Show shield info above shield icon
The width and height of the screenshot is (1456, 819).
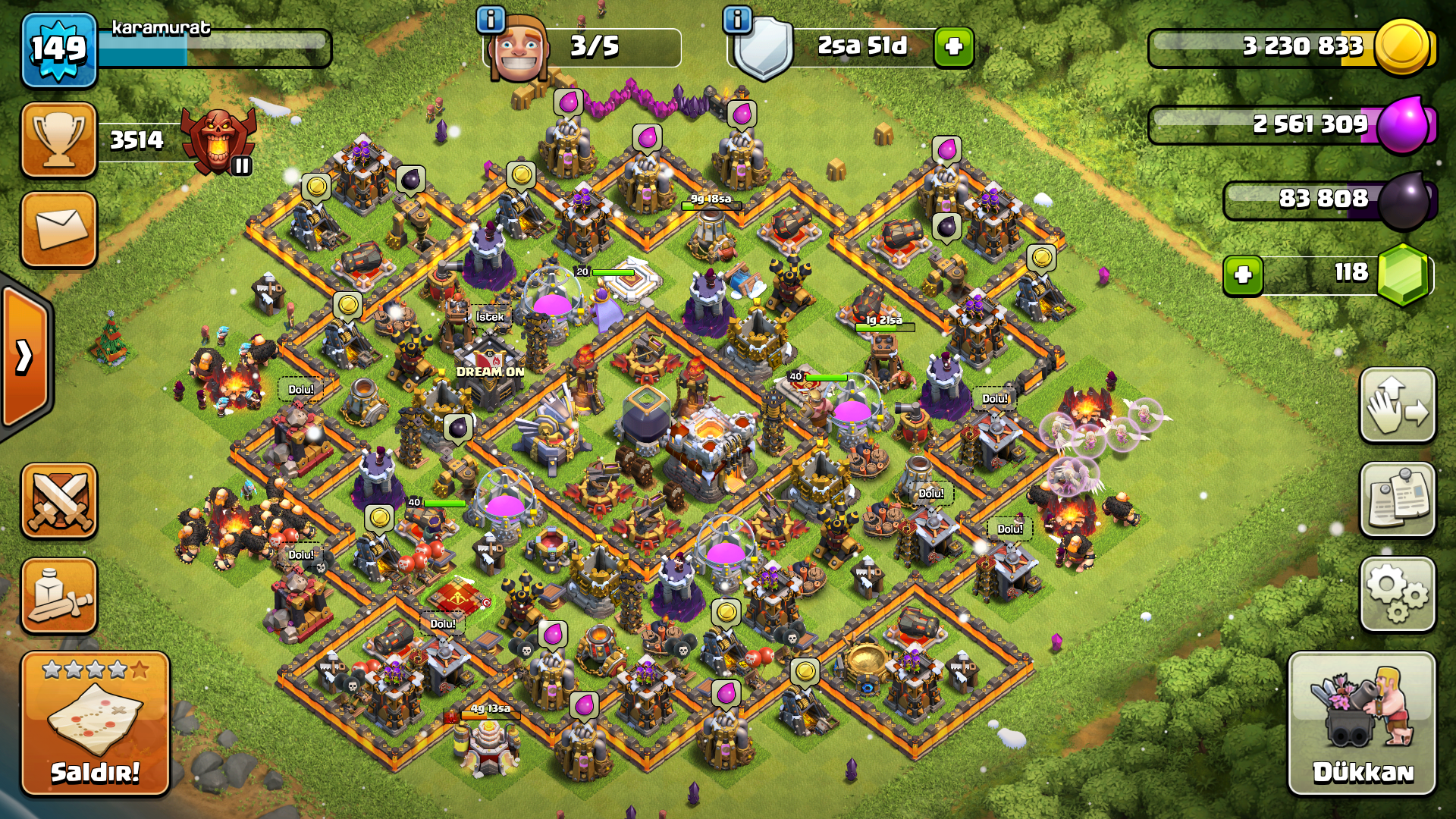coord(737,20)
